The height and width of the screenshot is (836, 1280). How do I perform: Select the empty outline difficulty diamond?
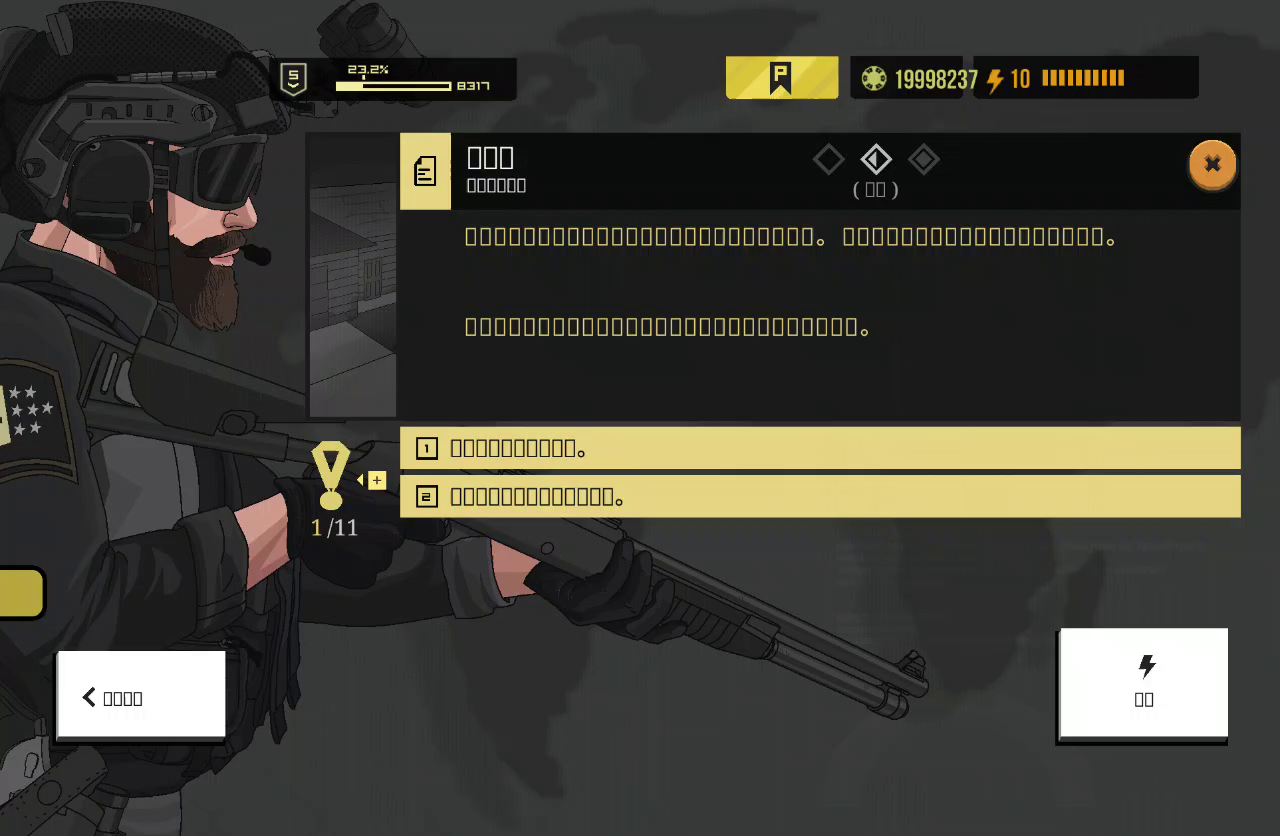click(x=829, y=159)
